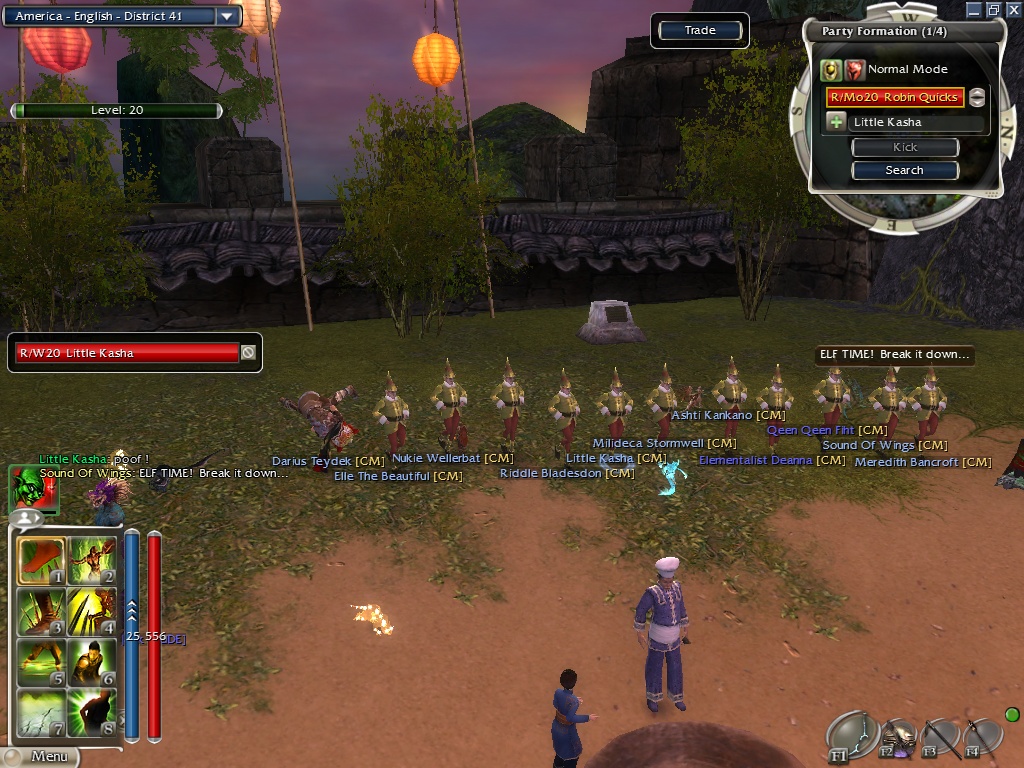
Task: Open the district selection dropdown
Action: 228,16
